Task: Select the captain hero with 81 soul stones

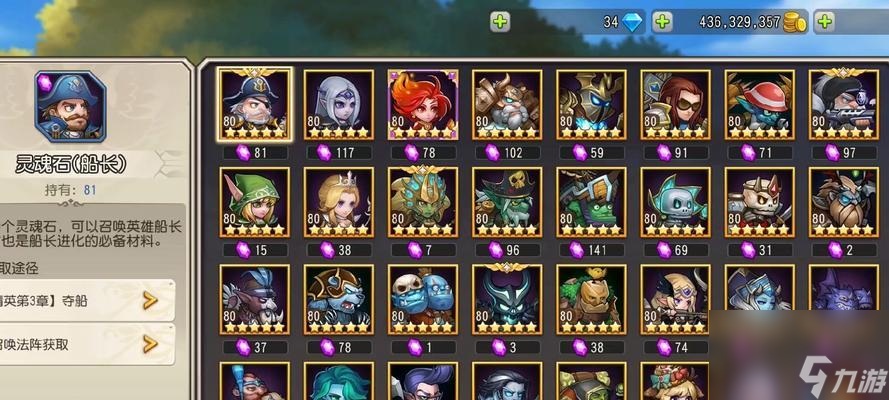Action: tap(255, 105)
